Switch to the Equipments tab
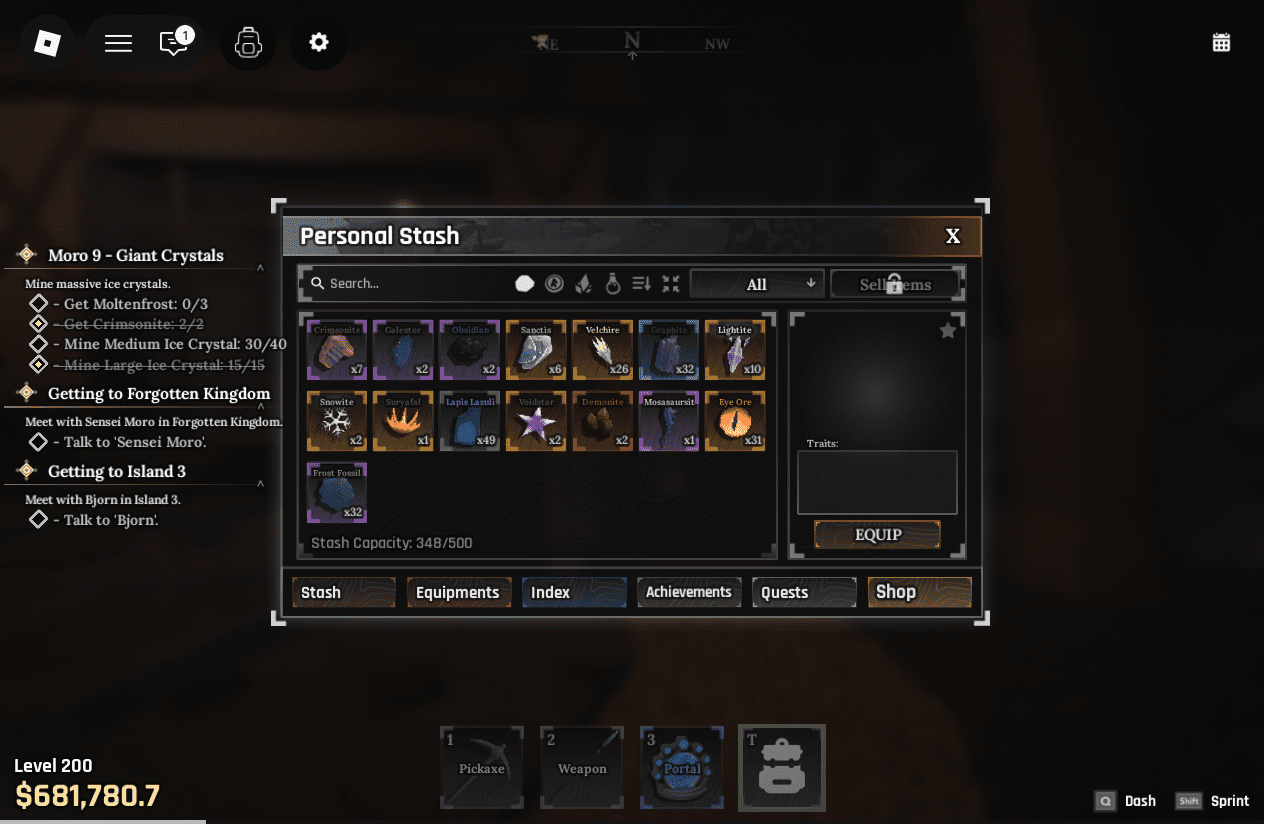The height and width of the screenshot is (824, 1264). pos(458,593)
